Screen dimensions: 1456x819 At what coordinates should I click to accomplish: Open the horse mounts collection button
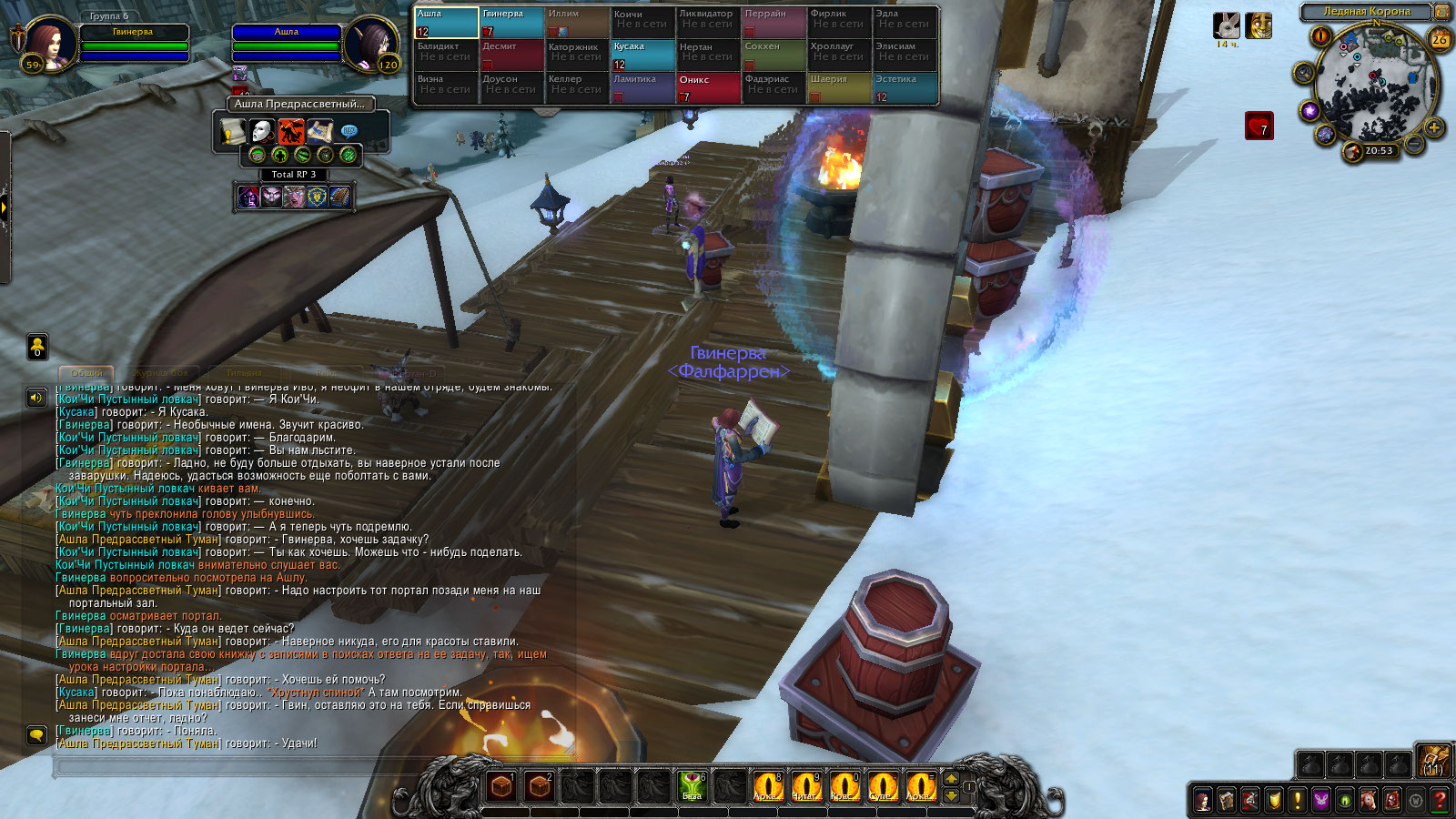(x=1368, y=801)
